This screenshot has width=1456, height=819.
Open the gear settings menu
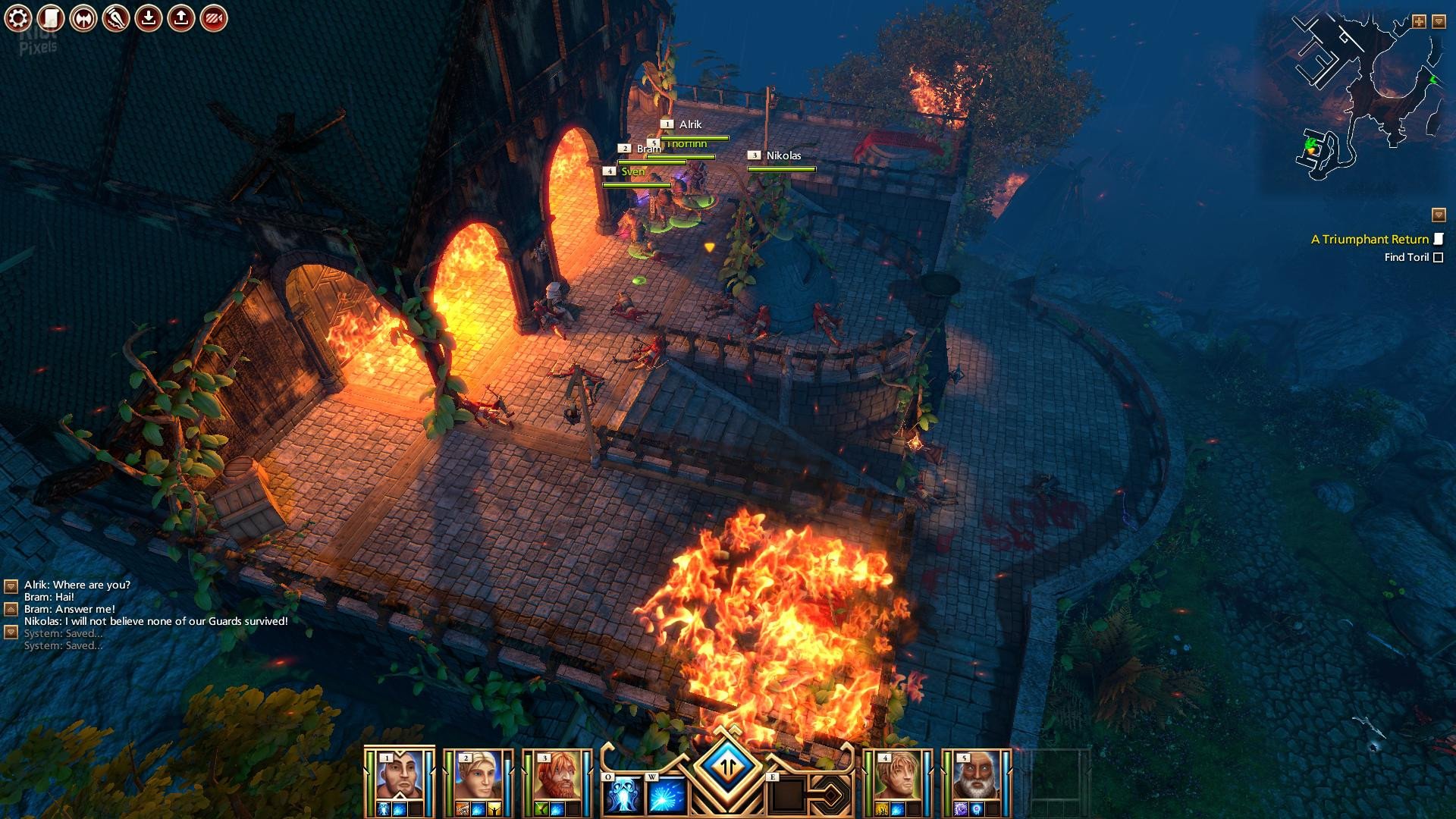click(18, 18)
